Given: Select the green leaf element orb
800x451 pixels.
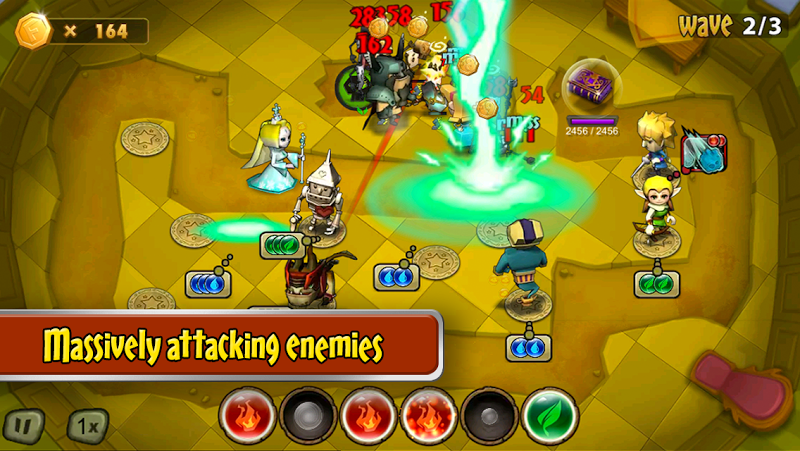Looking at the screenshot, I should (x=549, y=414).
